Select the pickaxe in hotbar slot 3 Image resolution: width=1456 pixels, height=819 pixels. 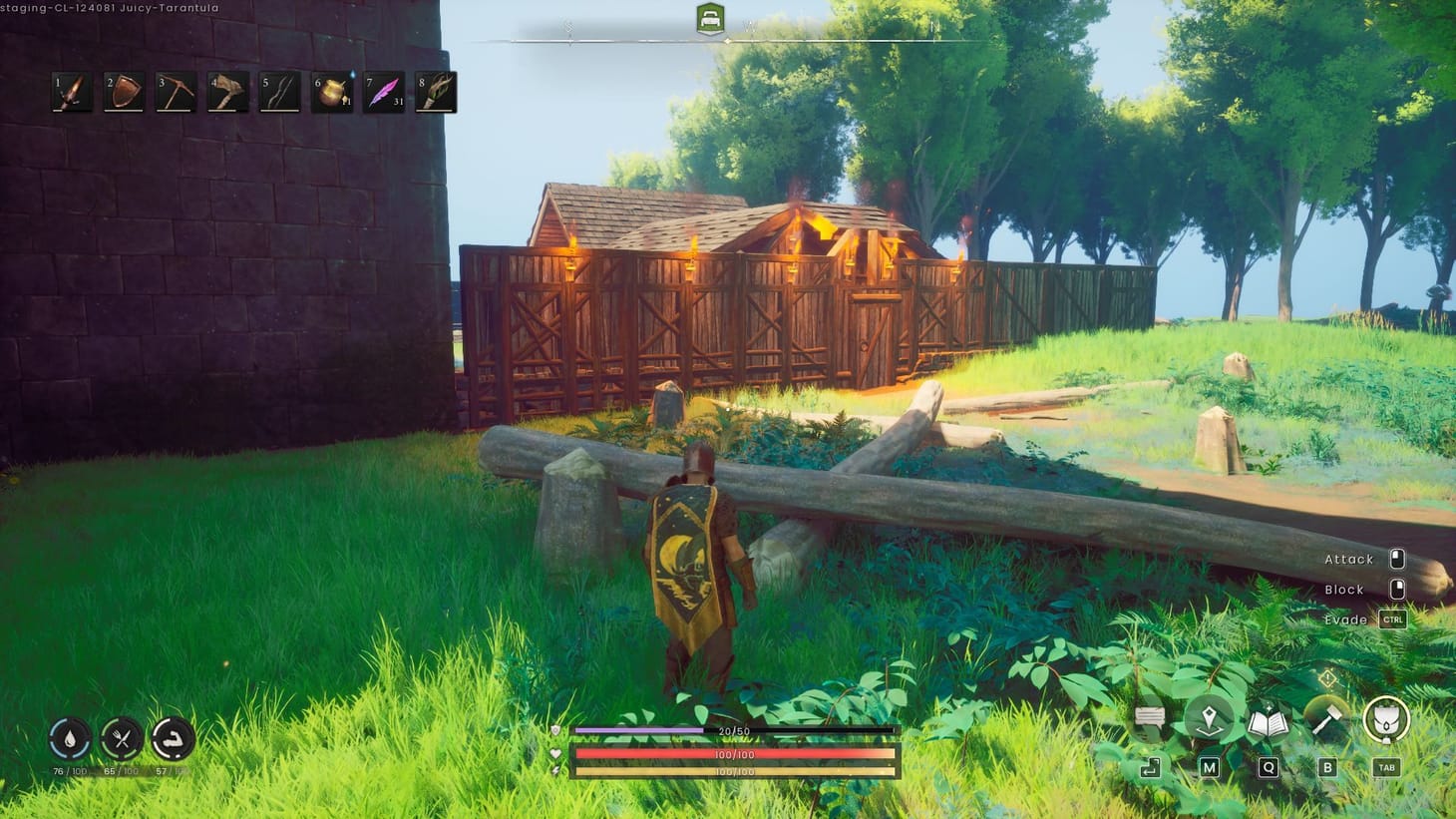[174, 91]
